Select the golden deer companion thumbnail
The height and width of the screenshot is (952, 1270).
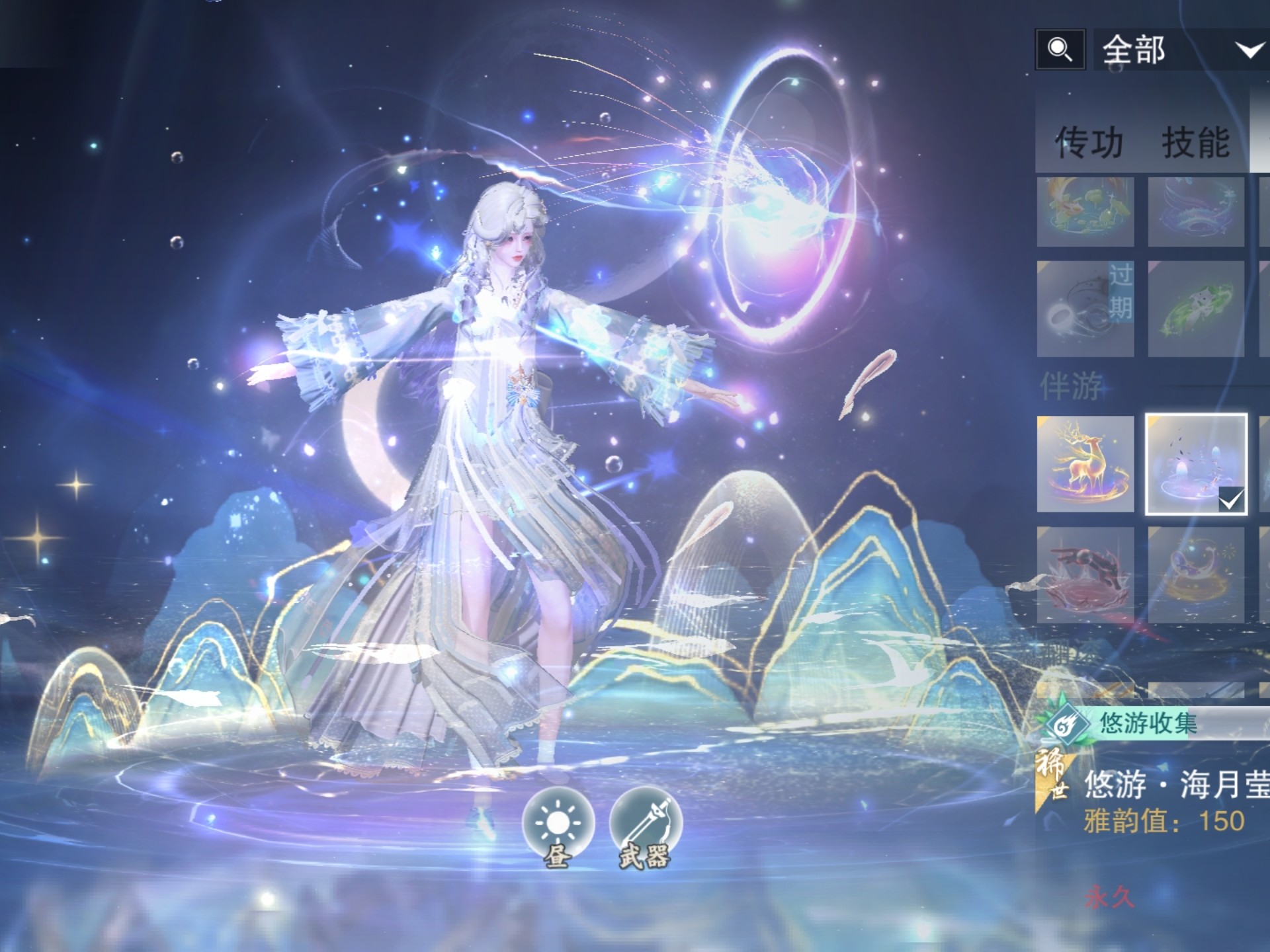1085,464
